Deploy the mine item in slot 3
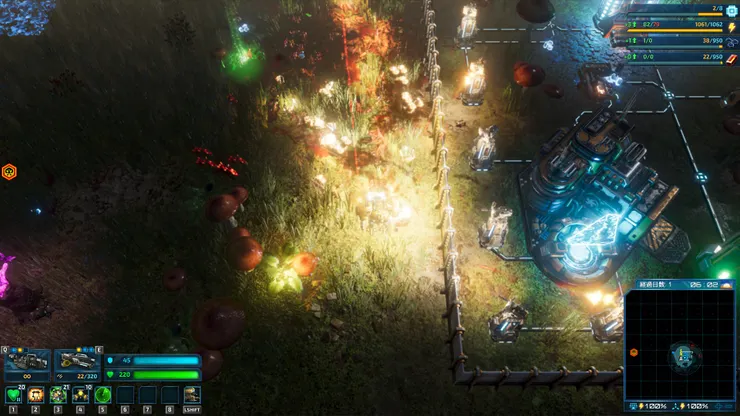740x416 pixels. pyautogui.click(x=59, y=395)
